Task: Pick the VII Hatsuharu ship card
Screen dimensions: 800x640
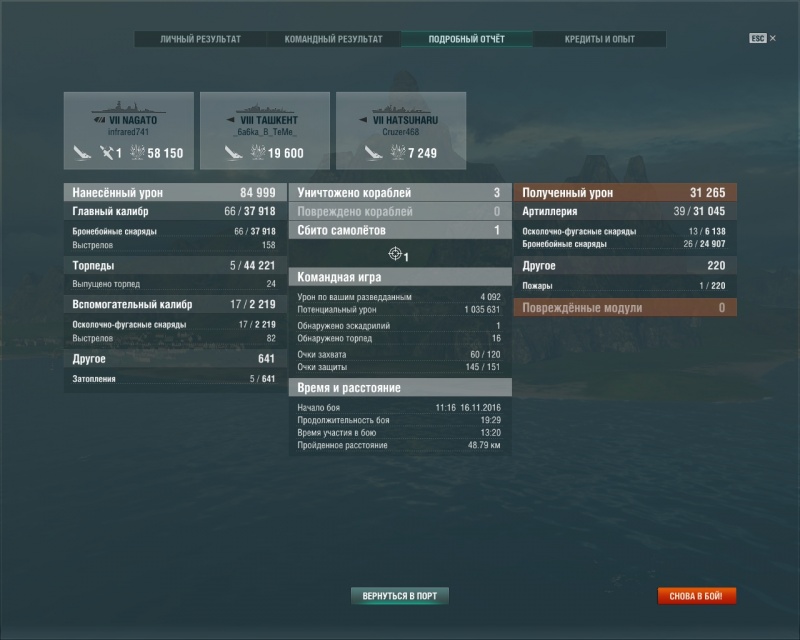Action: (401, 130)
